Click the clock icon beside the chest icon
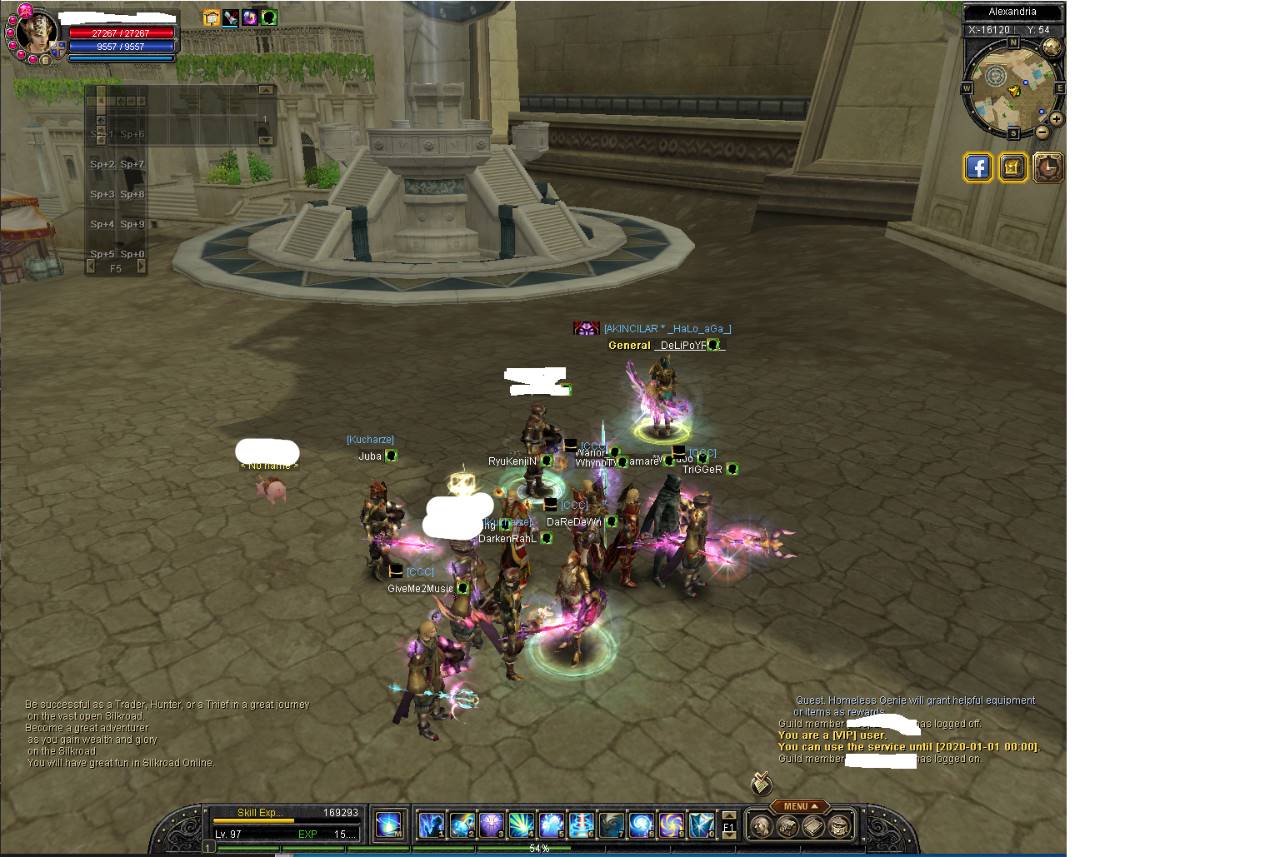Viewport: 1280px width, 857px height. (x=1048, y=167)
